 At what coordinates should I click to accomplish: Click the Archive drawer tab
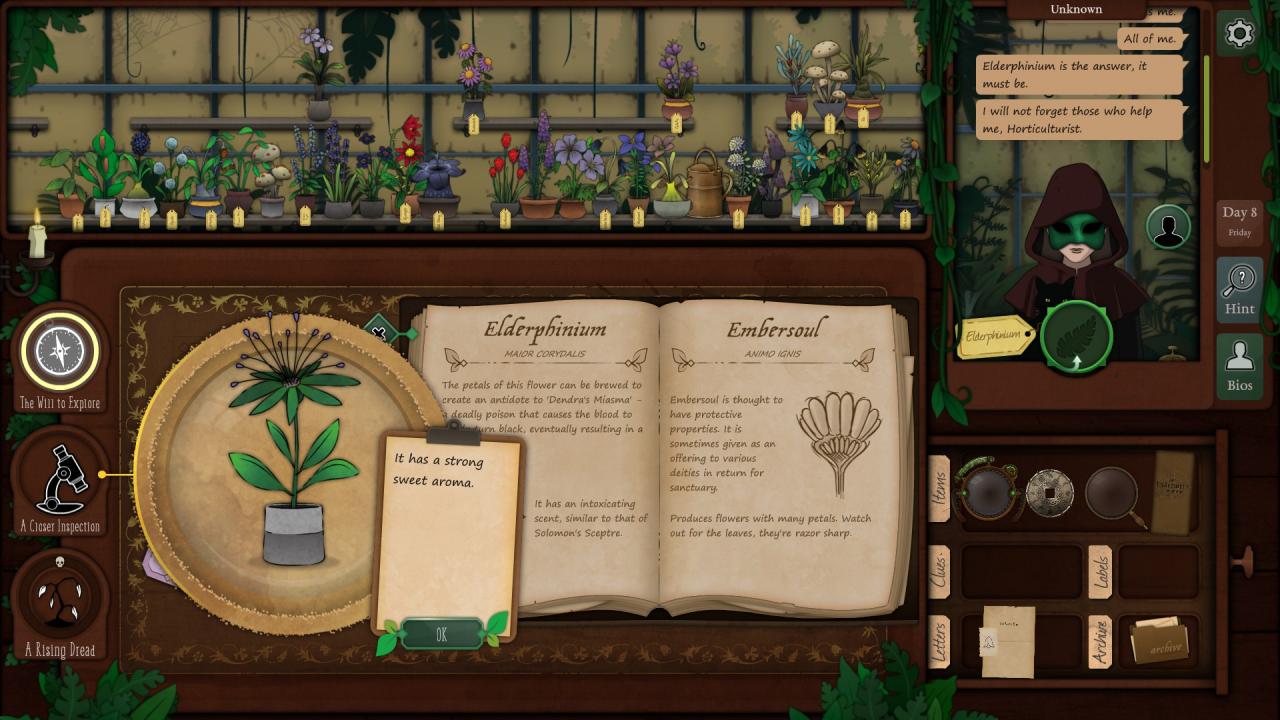point(1100,641)
